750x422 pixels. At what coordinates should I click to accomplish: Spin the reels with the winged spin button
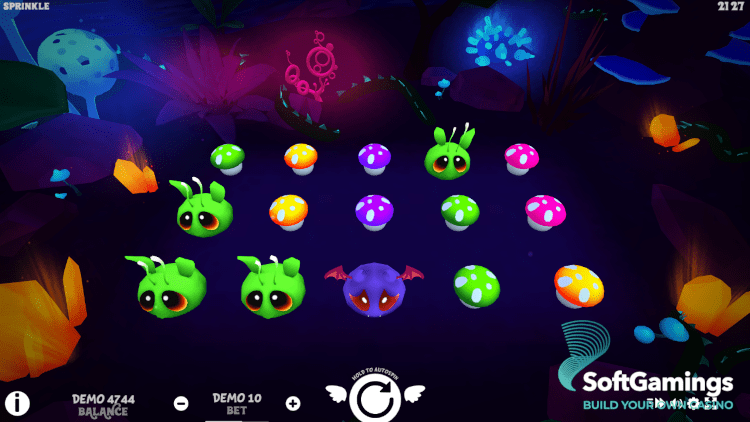(375, 400)
